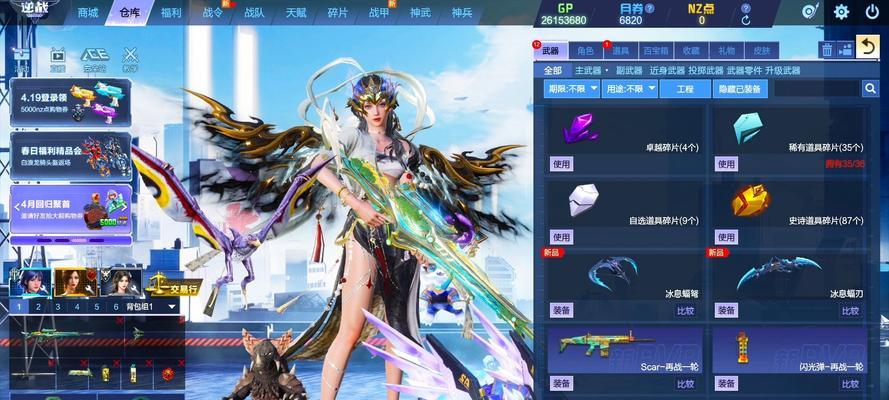The width and height of the screenshot is (889, 400).
Task: Compare the 冰总蝠刀 blade
Action: pos(851,310)
